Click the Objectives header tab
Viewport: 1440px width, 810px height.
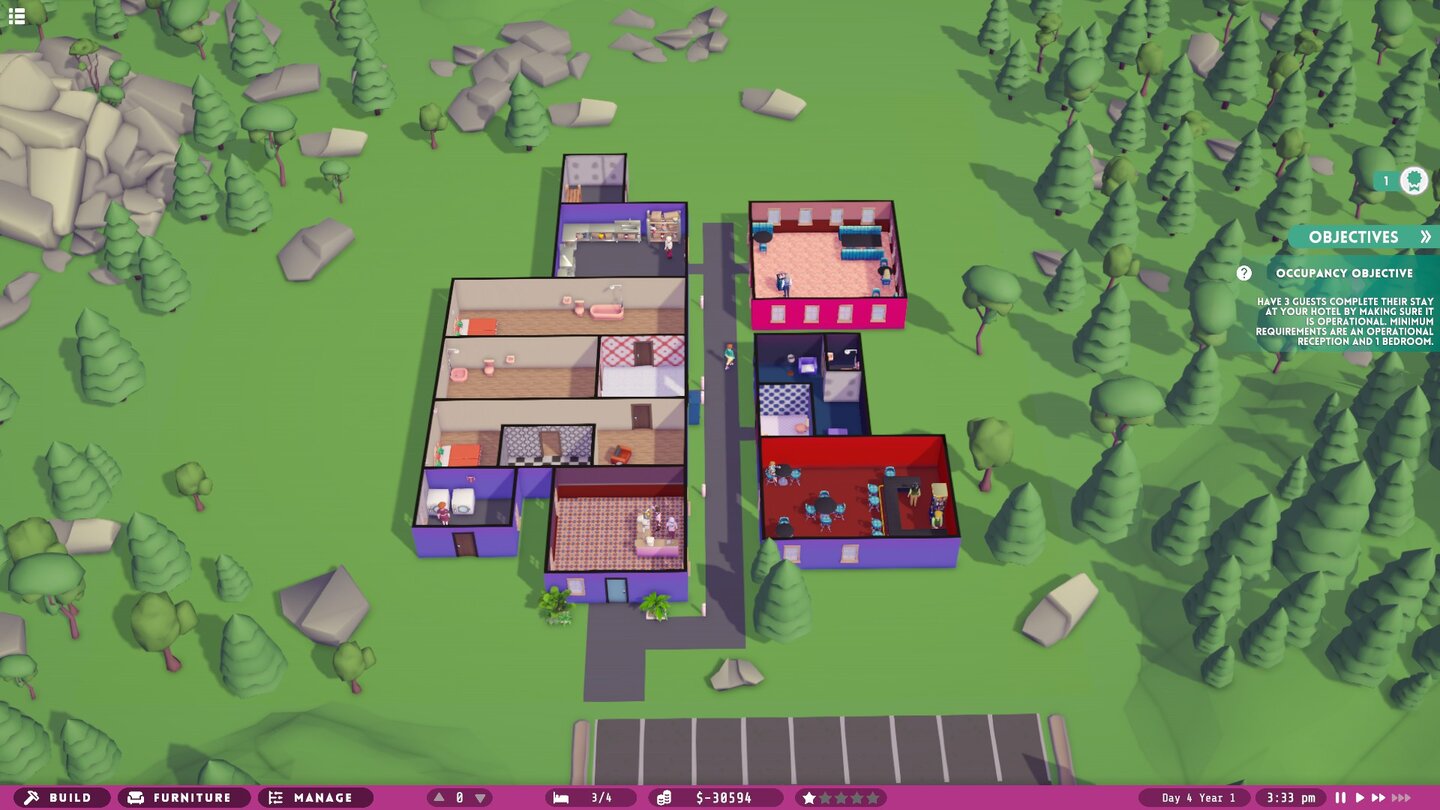(1352, 237)
